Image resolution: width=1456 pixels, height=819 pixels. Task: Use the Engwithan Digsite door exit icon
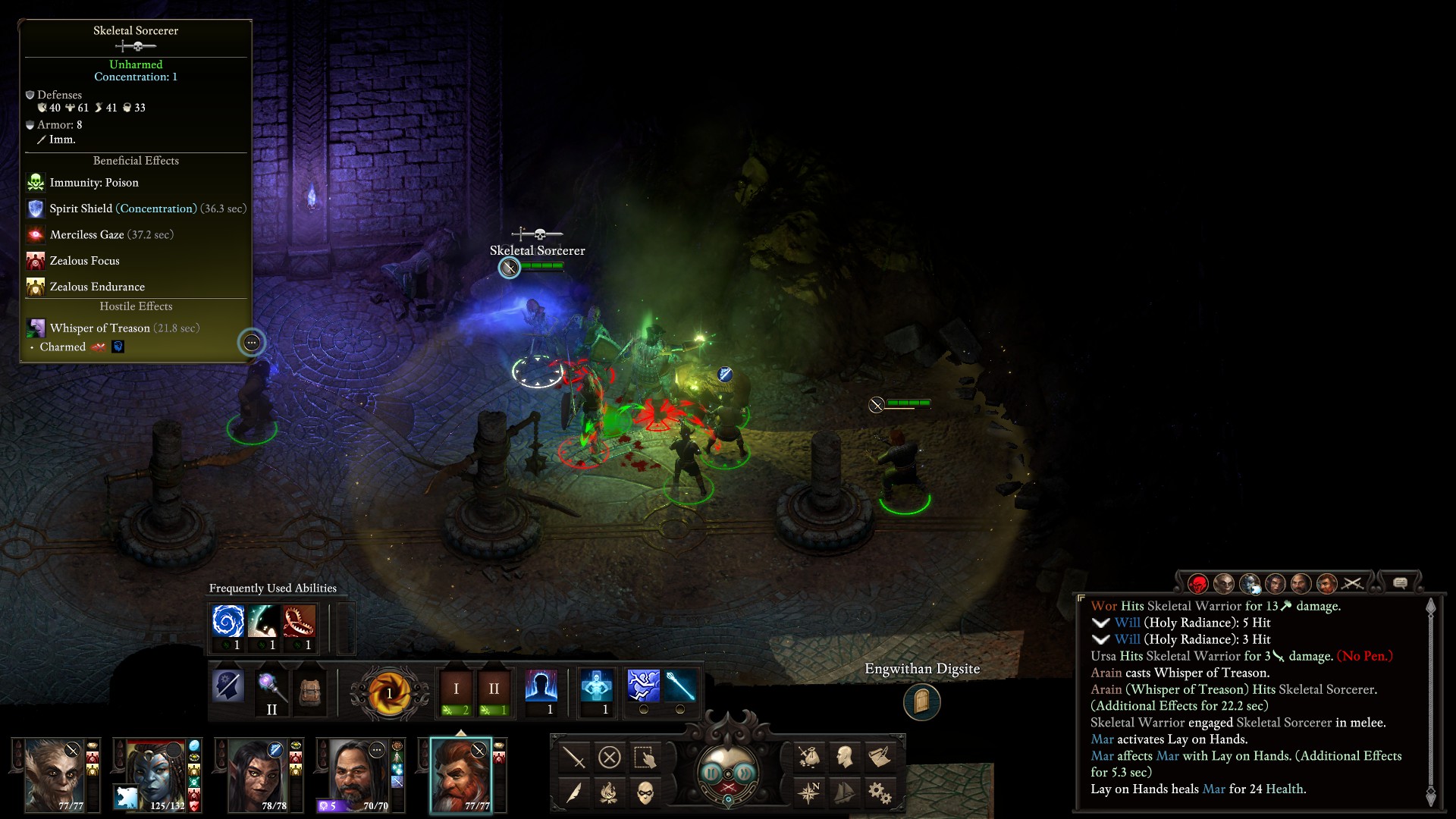pyautogui.click(x=921, y=702)
